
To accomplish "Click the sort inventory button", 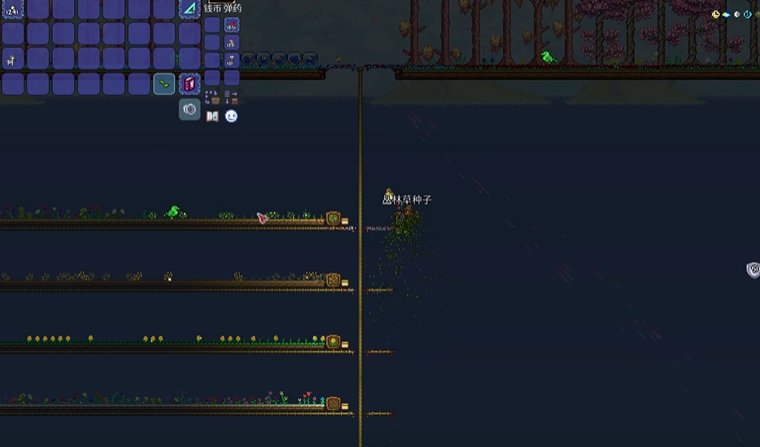I will click(x=231, y=98).
